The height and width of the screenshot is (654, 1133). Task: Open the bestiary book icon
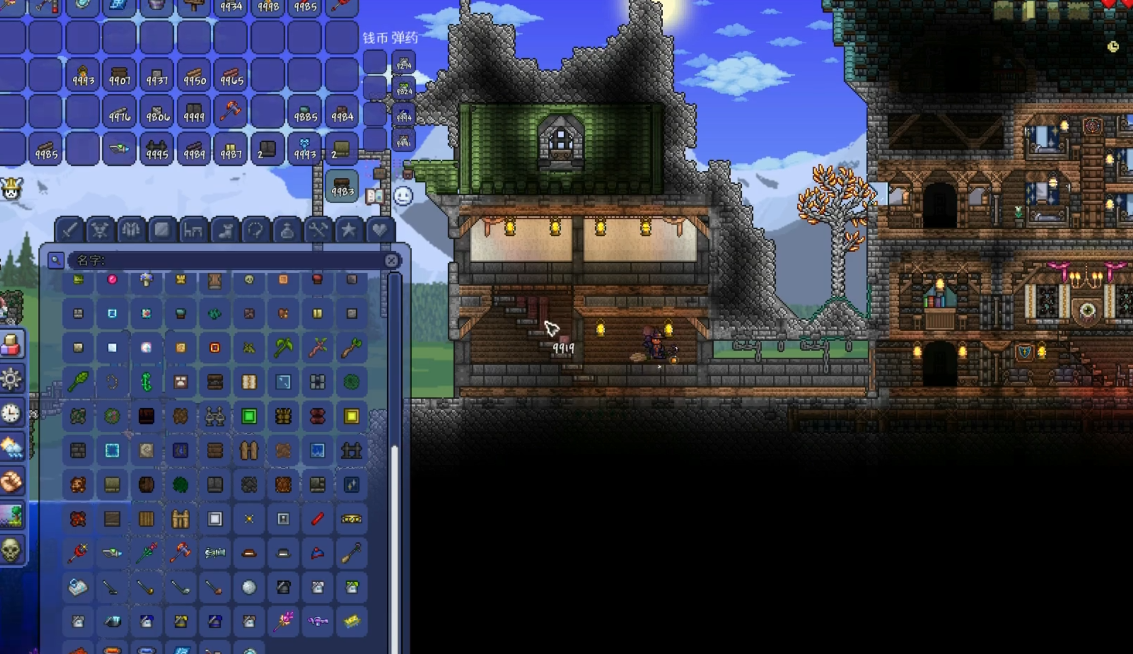click(376, 196)
